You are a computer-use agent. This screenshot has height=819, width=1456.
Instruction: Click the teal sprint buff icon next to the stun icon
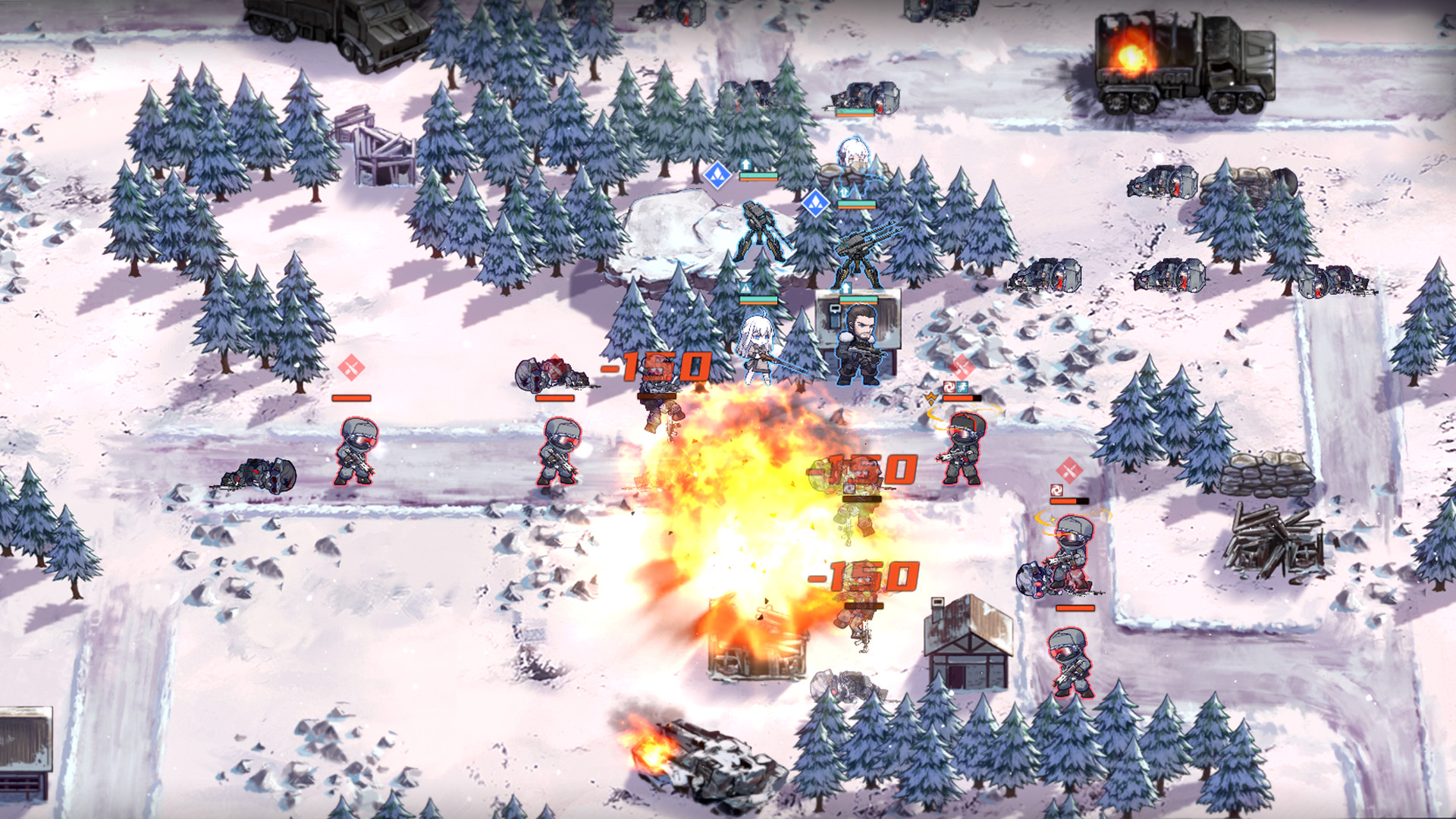962,387
